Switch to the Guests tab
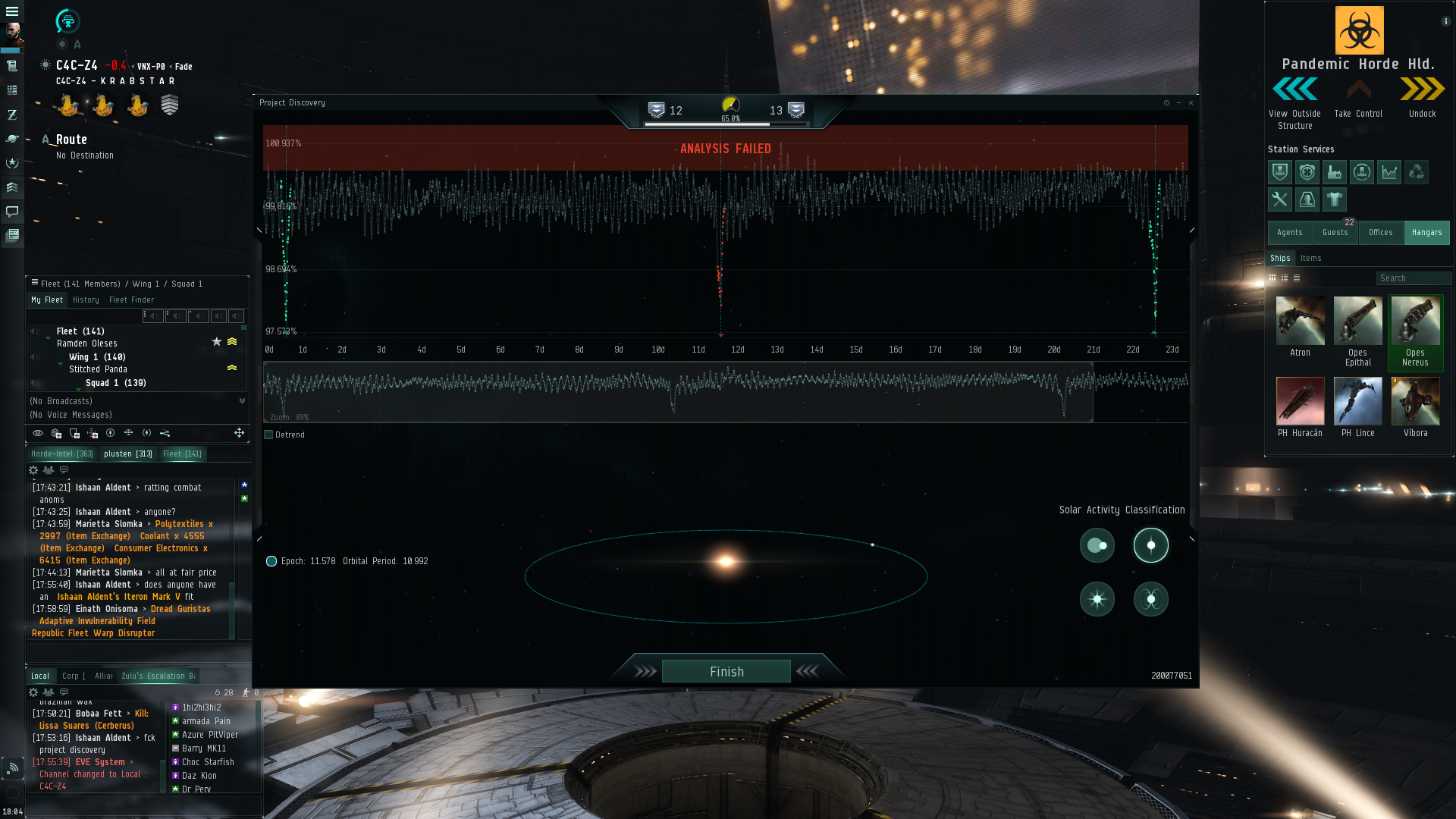The image size is (1456, 819). [x=1335, y=233]
